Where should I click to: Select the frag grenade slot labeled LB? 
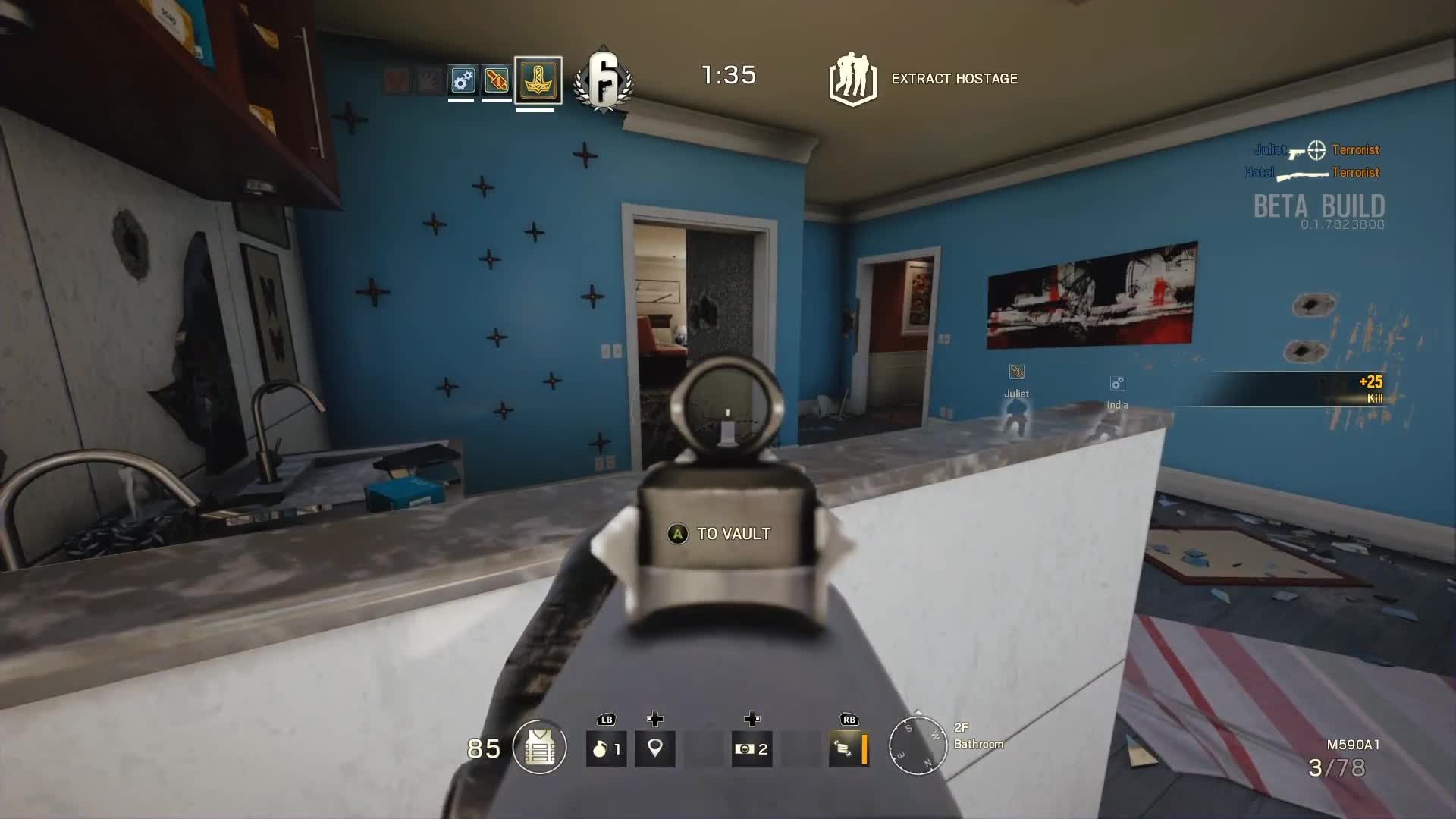605,748
